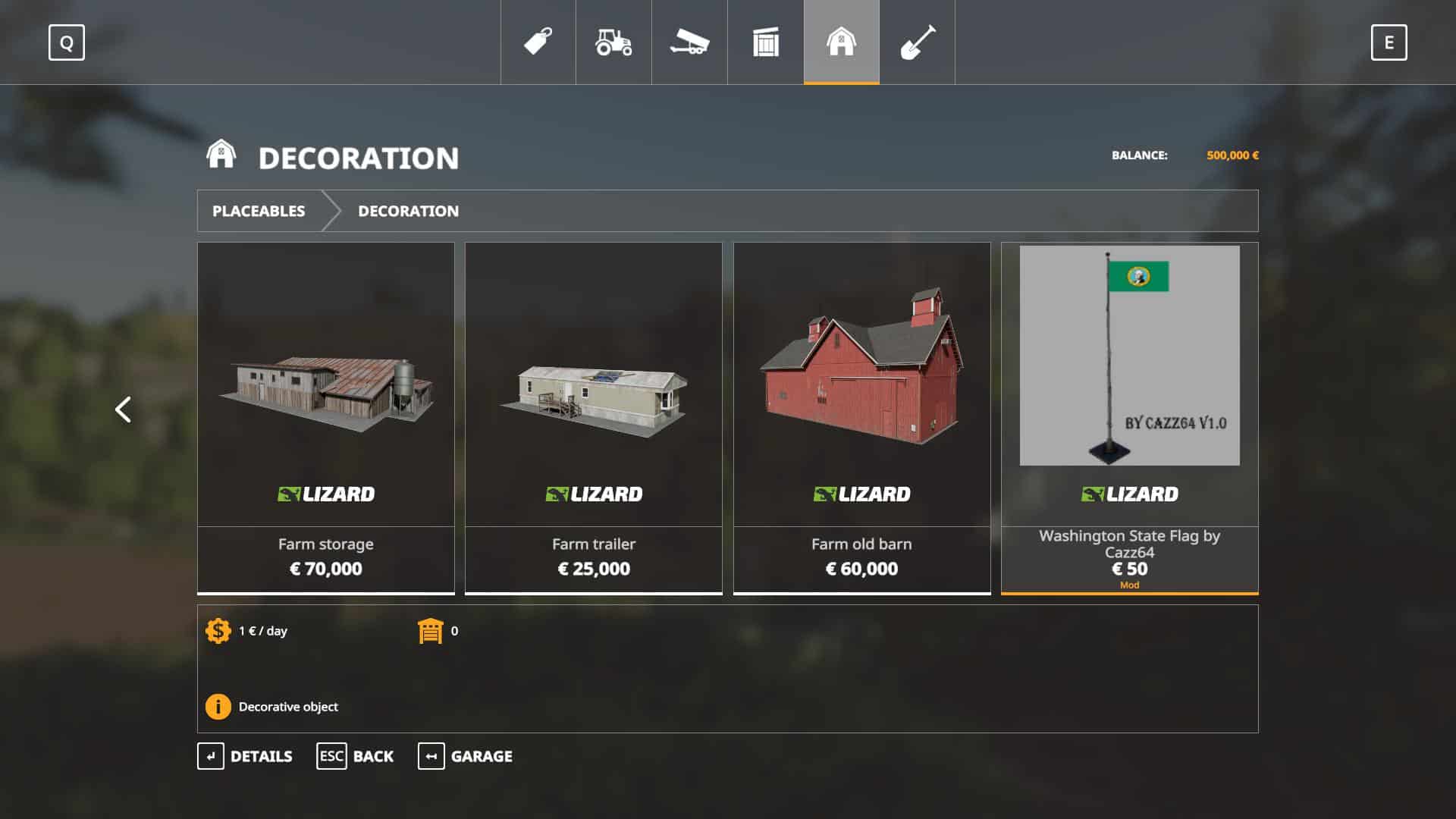Select the Washington State Flag mod
Image resolution: width=1456 pixels, height=819 pixels.
(1129, 417)
